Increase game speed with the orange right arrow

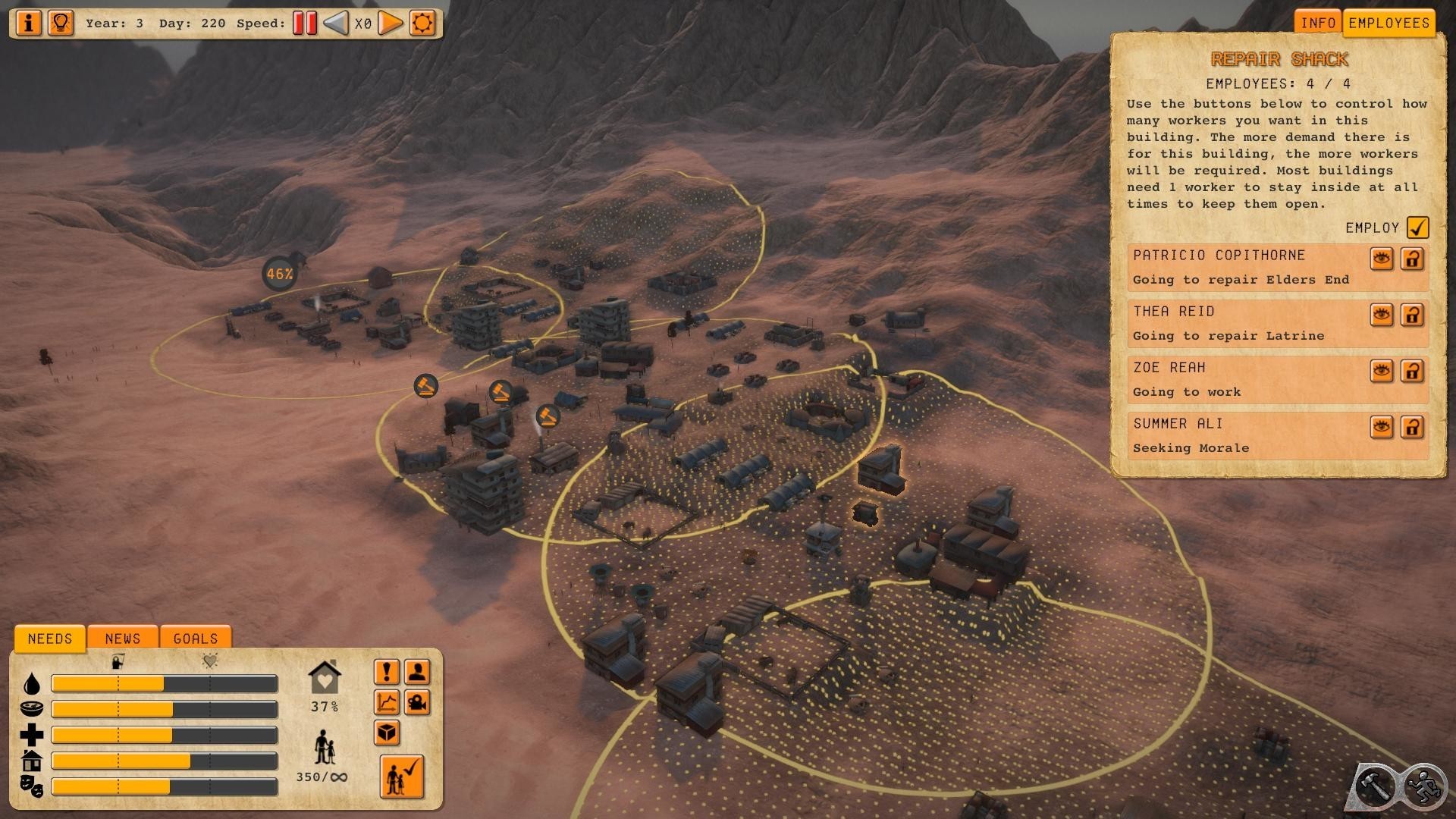click(390, 23)
